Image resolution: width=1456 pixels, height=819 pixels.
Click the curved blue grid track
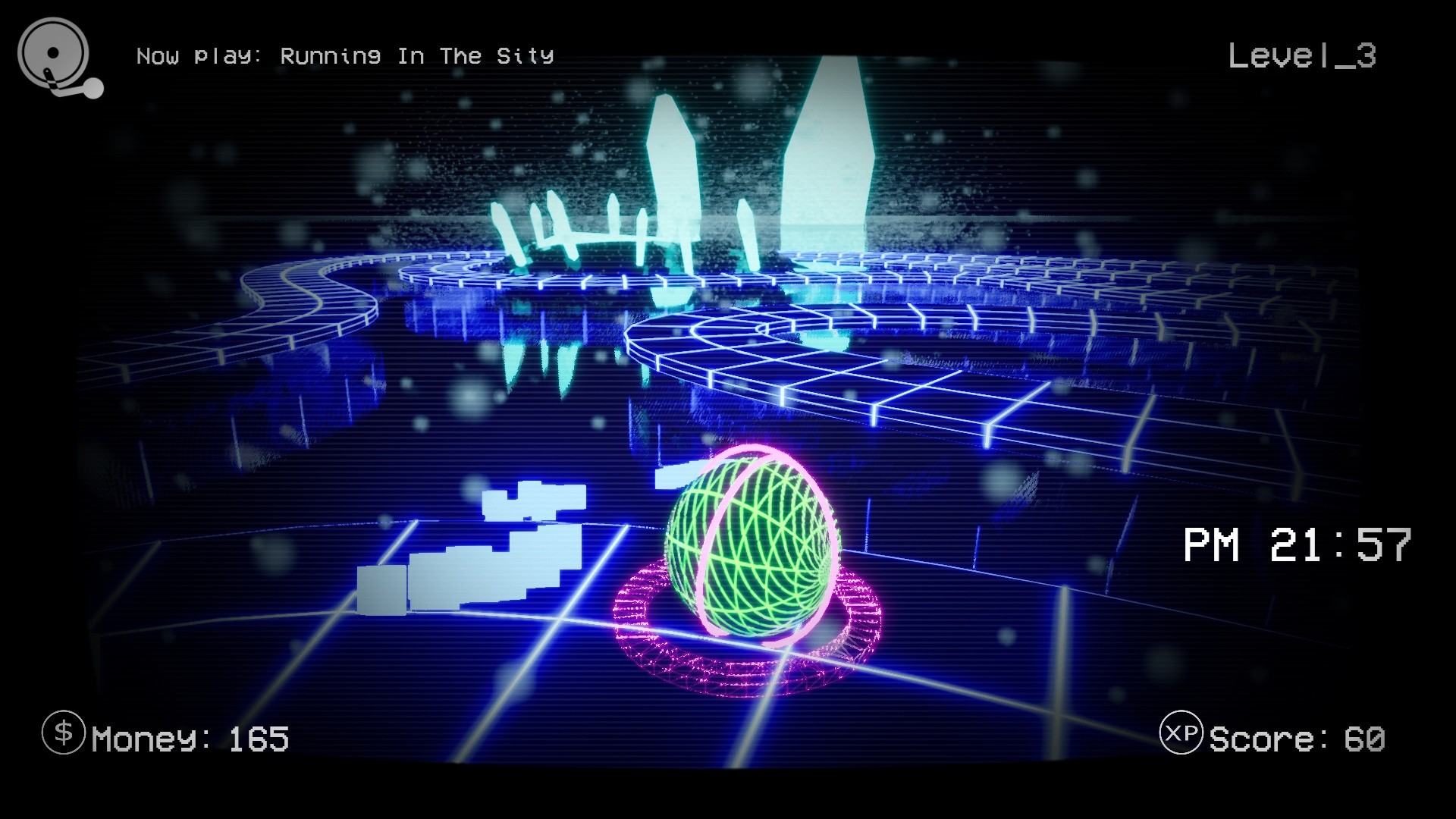click(x=872, y=364)
